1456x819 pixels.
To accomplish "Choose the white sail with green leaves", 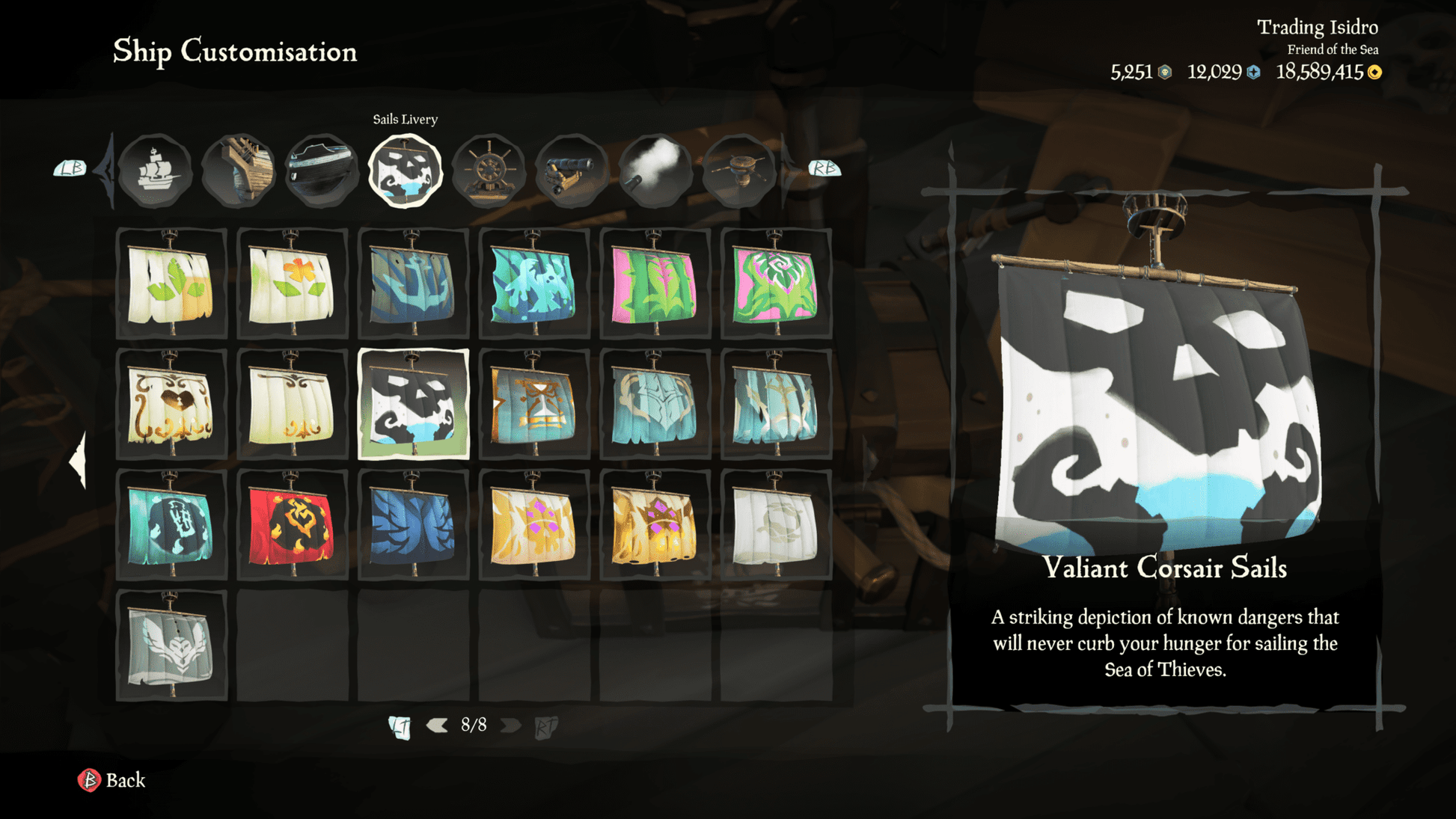I will (171, 284).
